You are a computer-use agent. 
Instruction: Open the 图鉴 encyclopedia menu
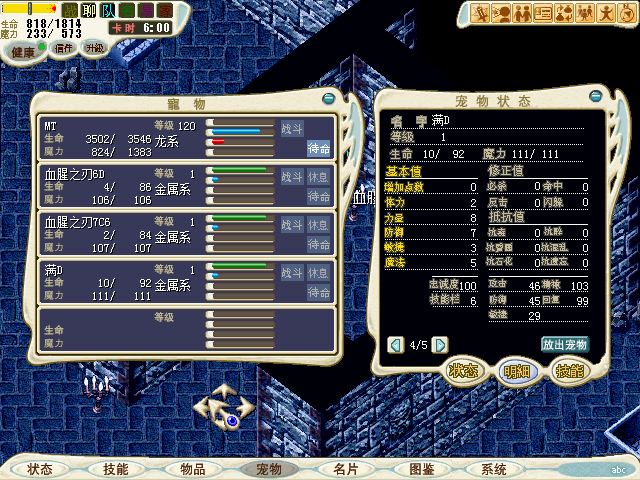pos(420,469)
